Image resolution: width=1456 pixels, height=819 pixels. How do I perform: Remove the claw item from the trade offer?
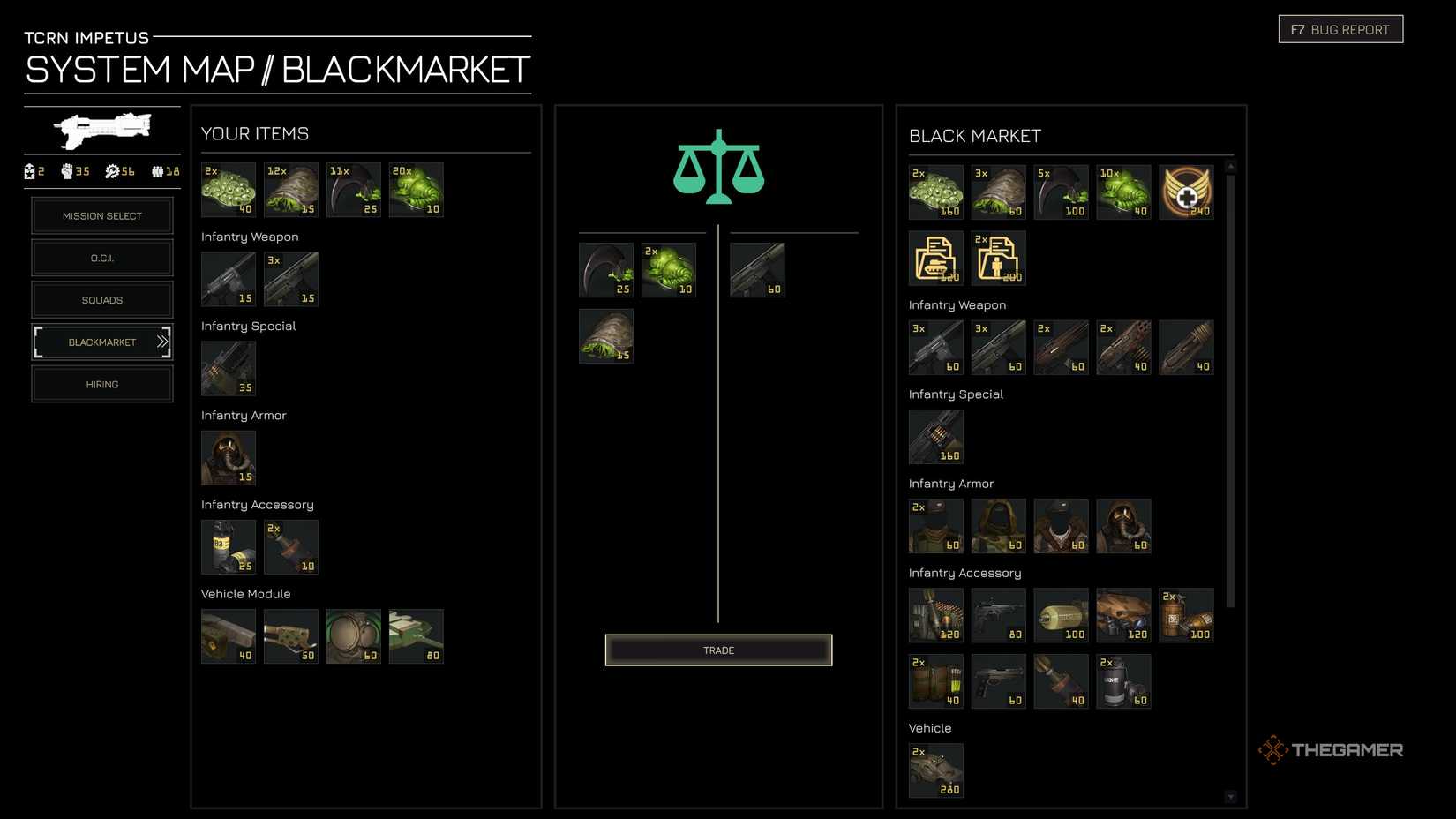click(606, 269)
